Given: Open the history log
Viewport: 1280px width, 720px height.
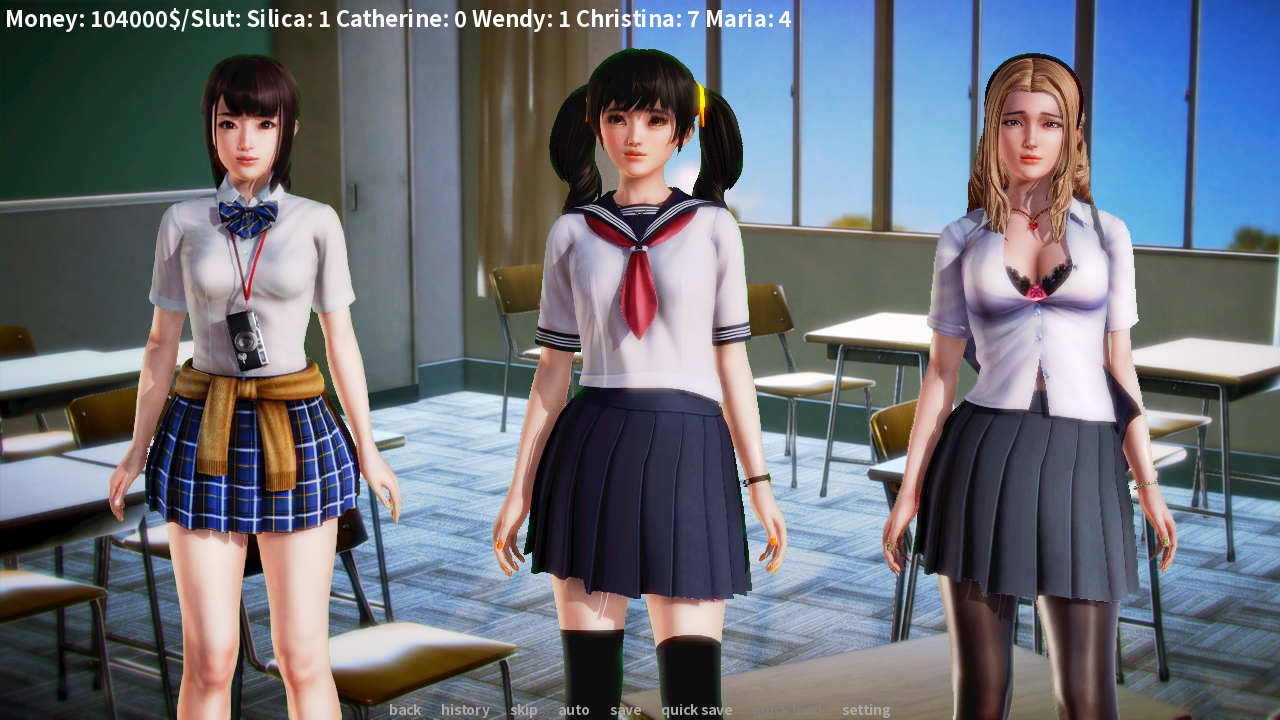Looking at the screenshot, I should (x=464, y=709).
